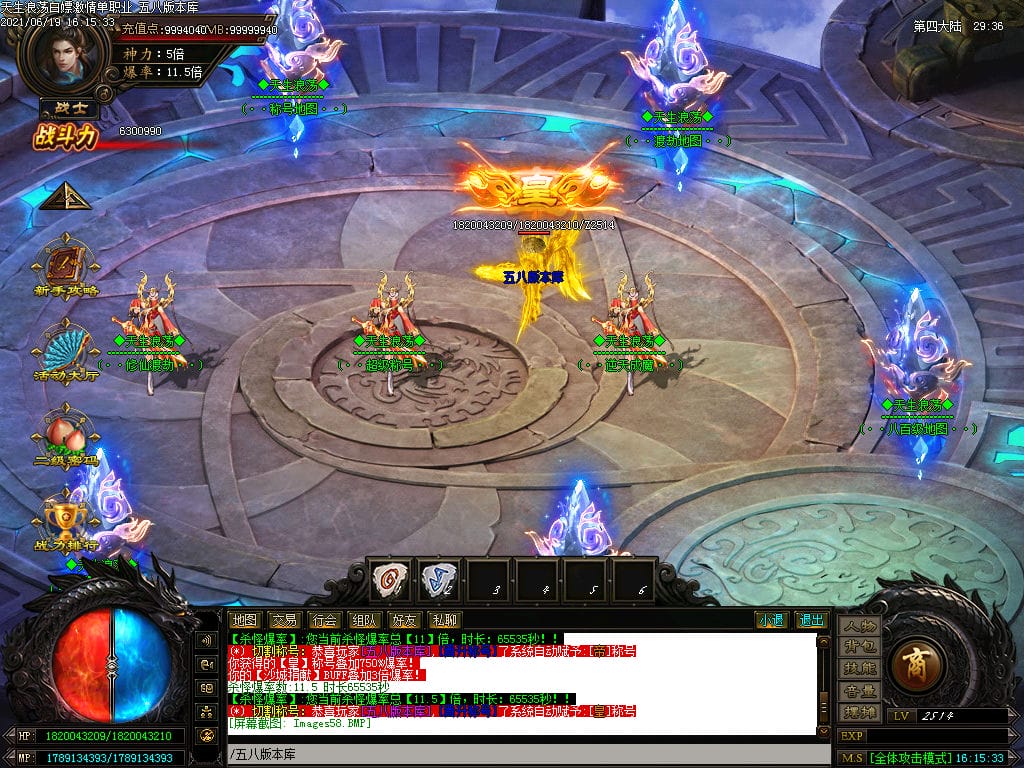1024x768 pixels.
Task: Open the 行会 guild tab
Action: tap(323, 620)
